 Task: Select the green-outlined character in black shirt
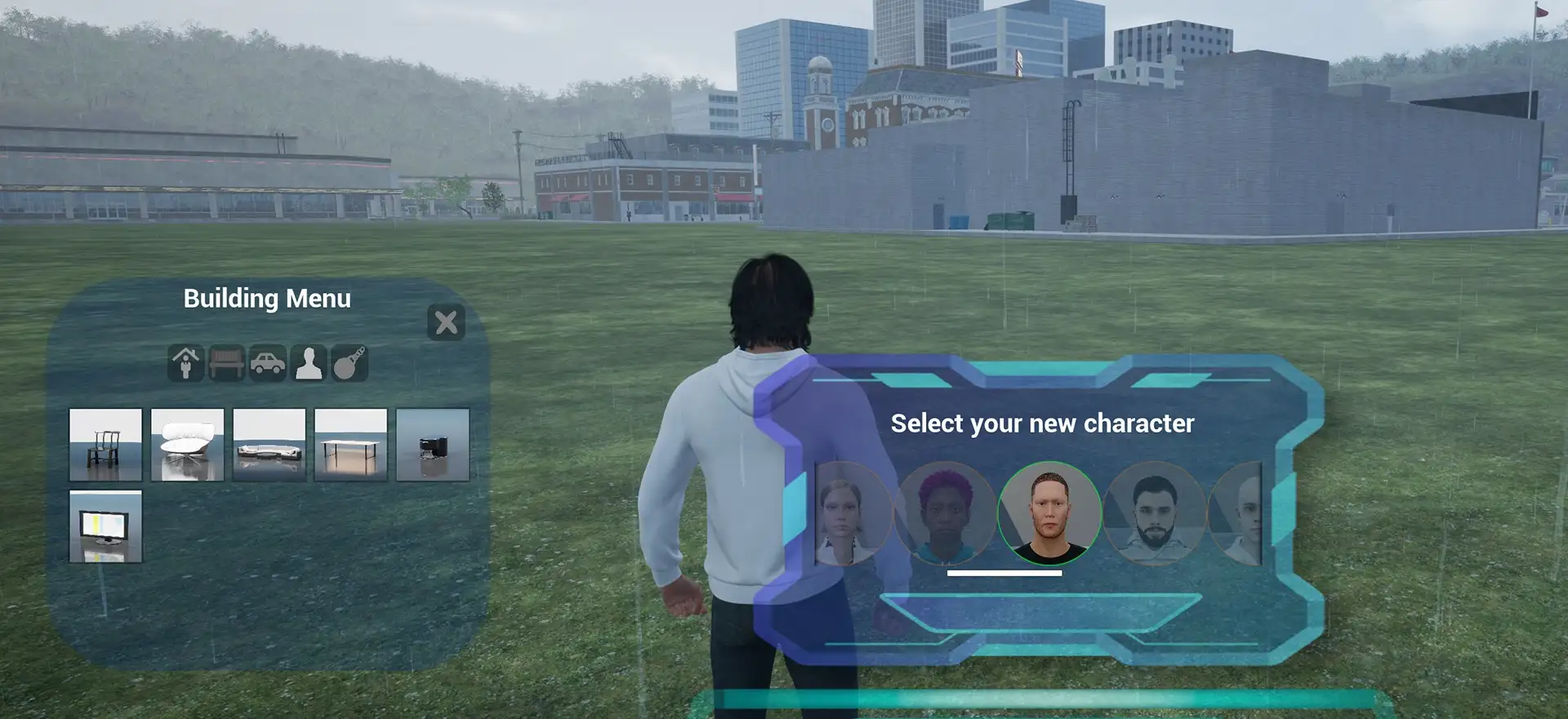pyautogui.click(x=1049, y=513)
